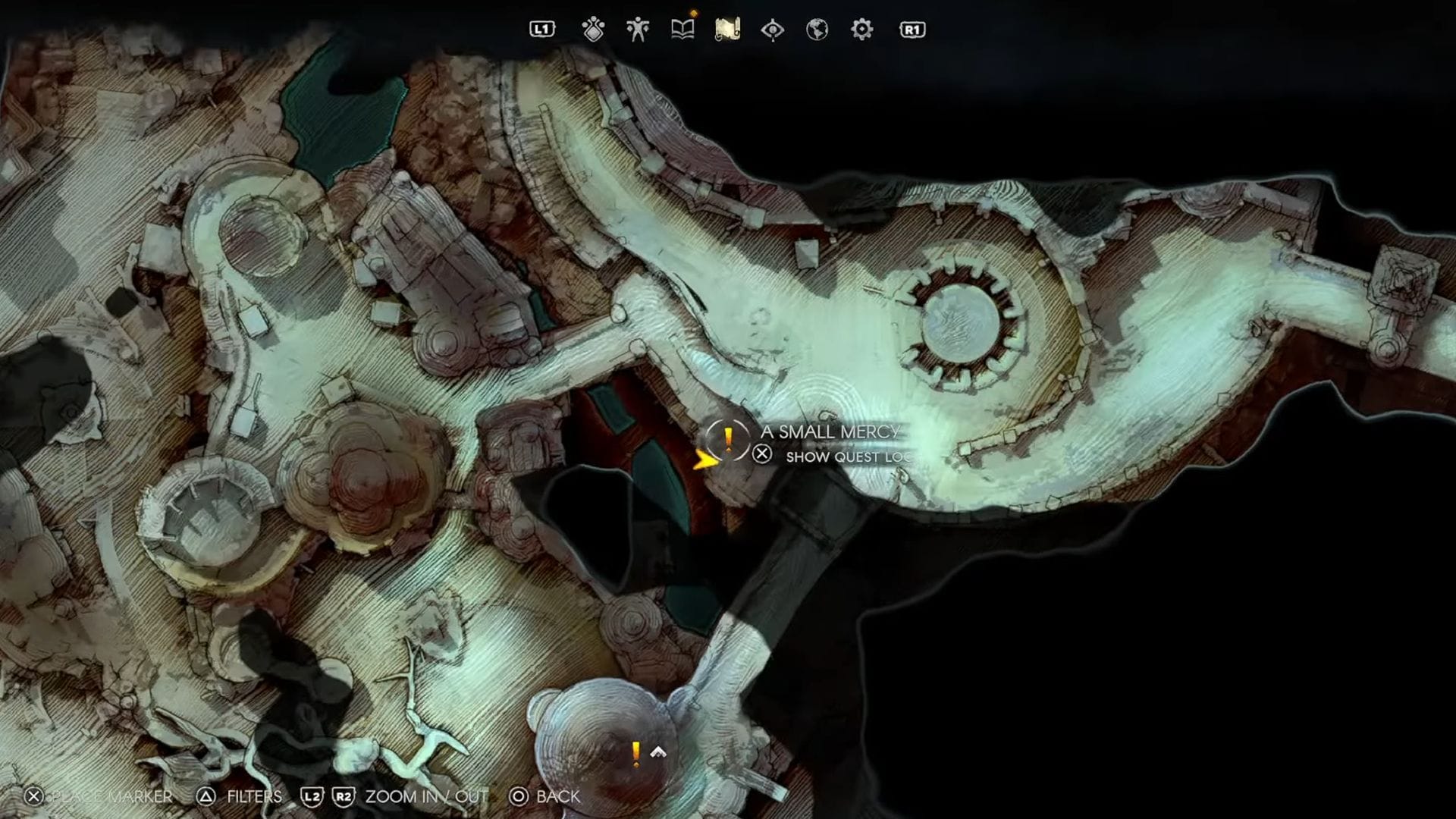Switch to the character figure tab
Screen dimensions: 1456x819
[x=637, y=30]
